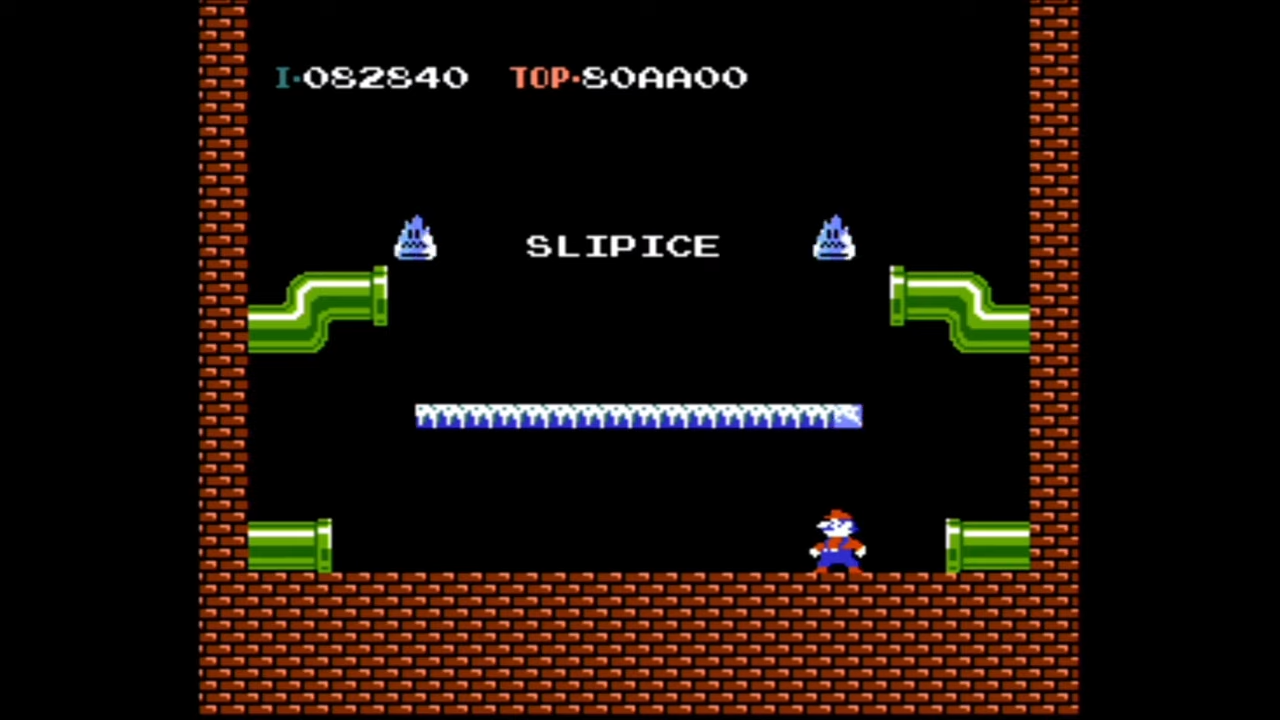Click the SLIPICE title text
Image resolution: width=1280 pixels, height=720 pixels.
tap(622, 246)
